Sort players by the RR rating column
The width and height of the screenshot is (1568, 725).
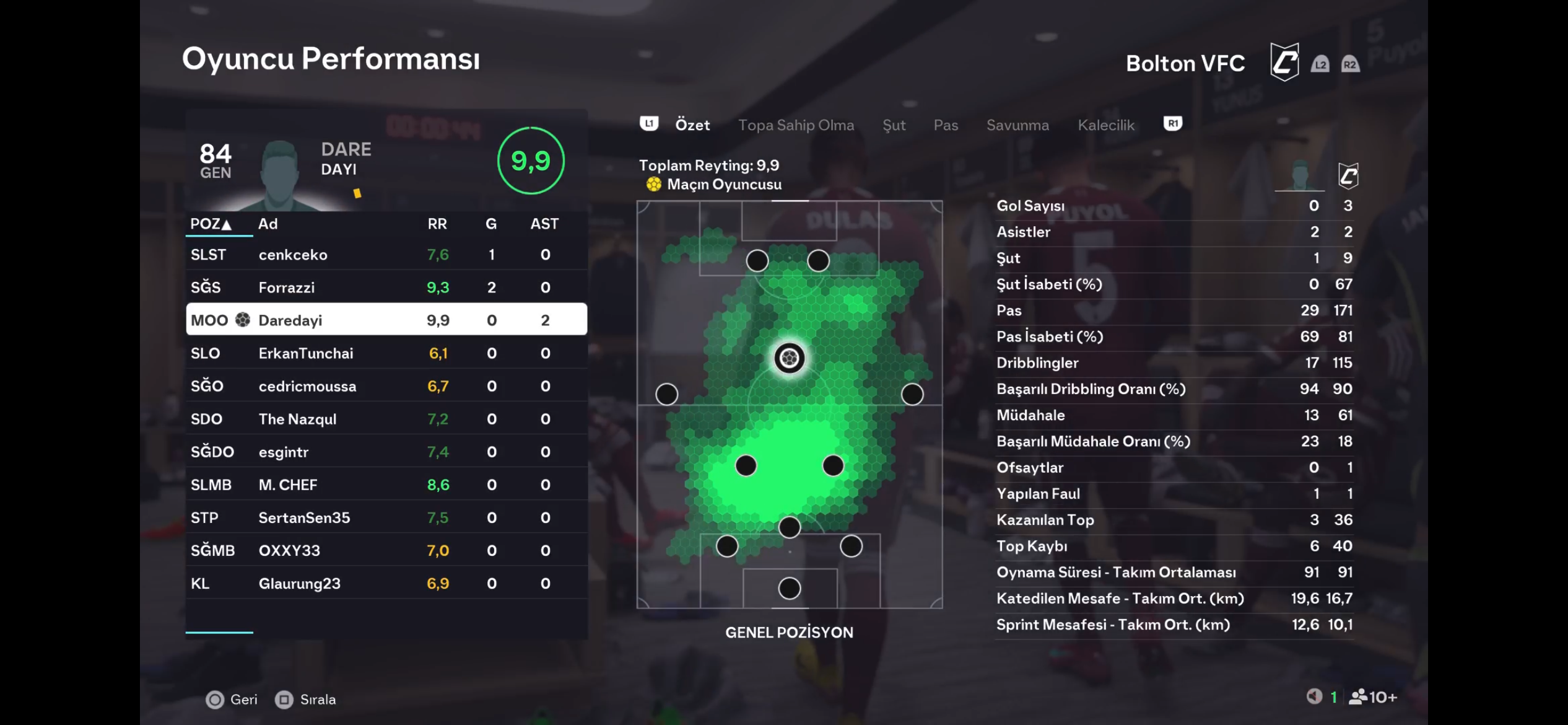tap(437, 224)
